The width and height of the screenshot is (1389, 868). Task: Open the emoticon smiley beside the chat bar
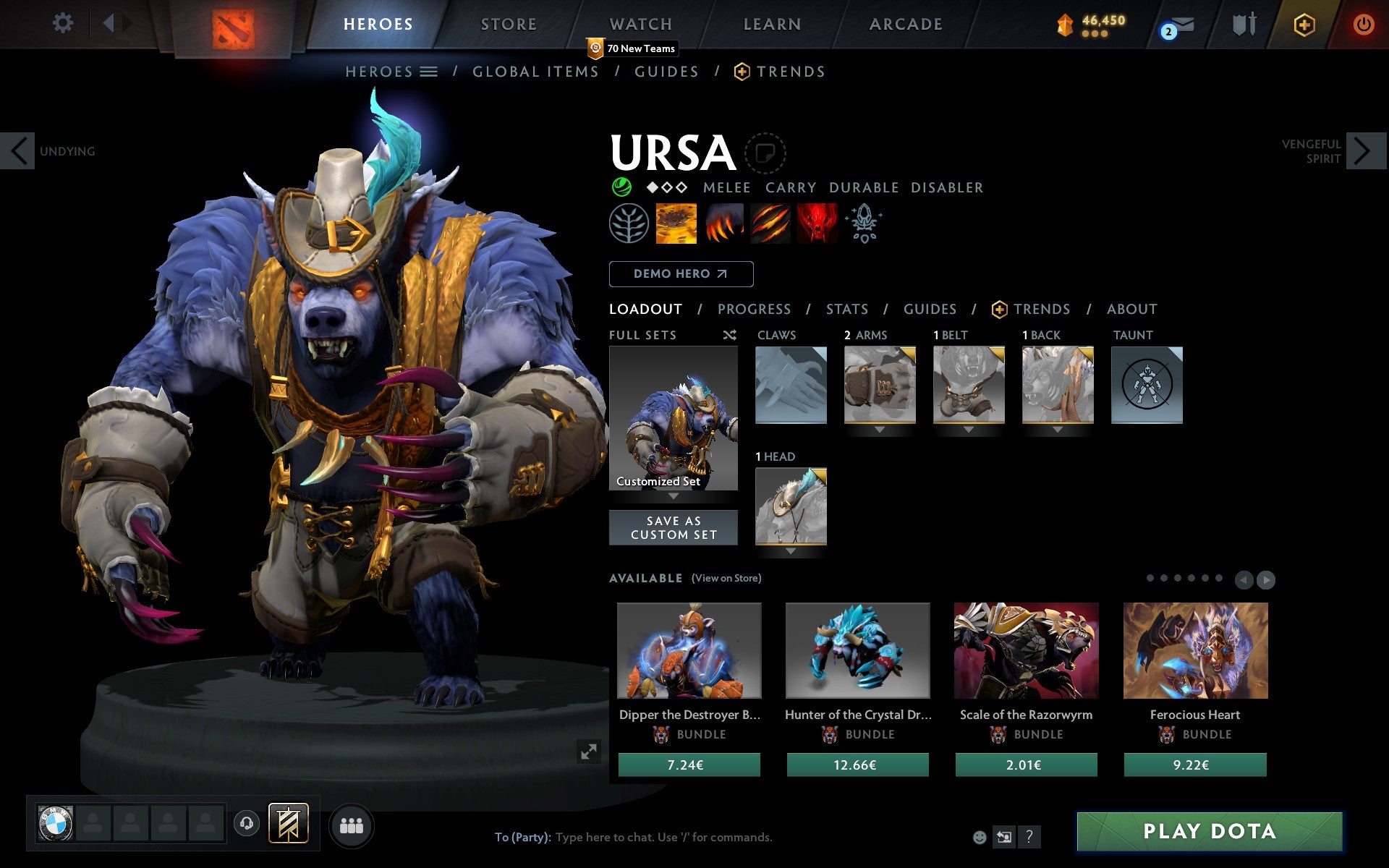coord(981,837)
